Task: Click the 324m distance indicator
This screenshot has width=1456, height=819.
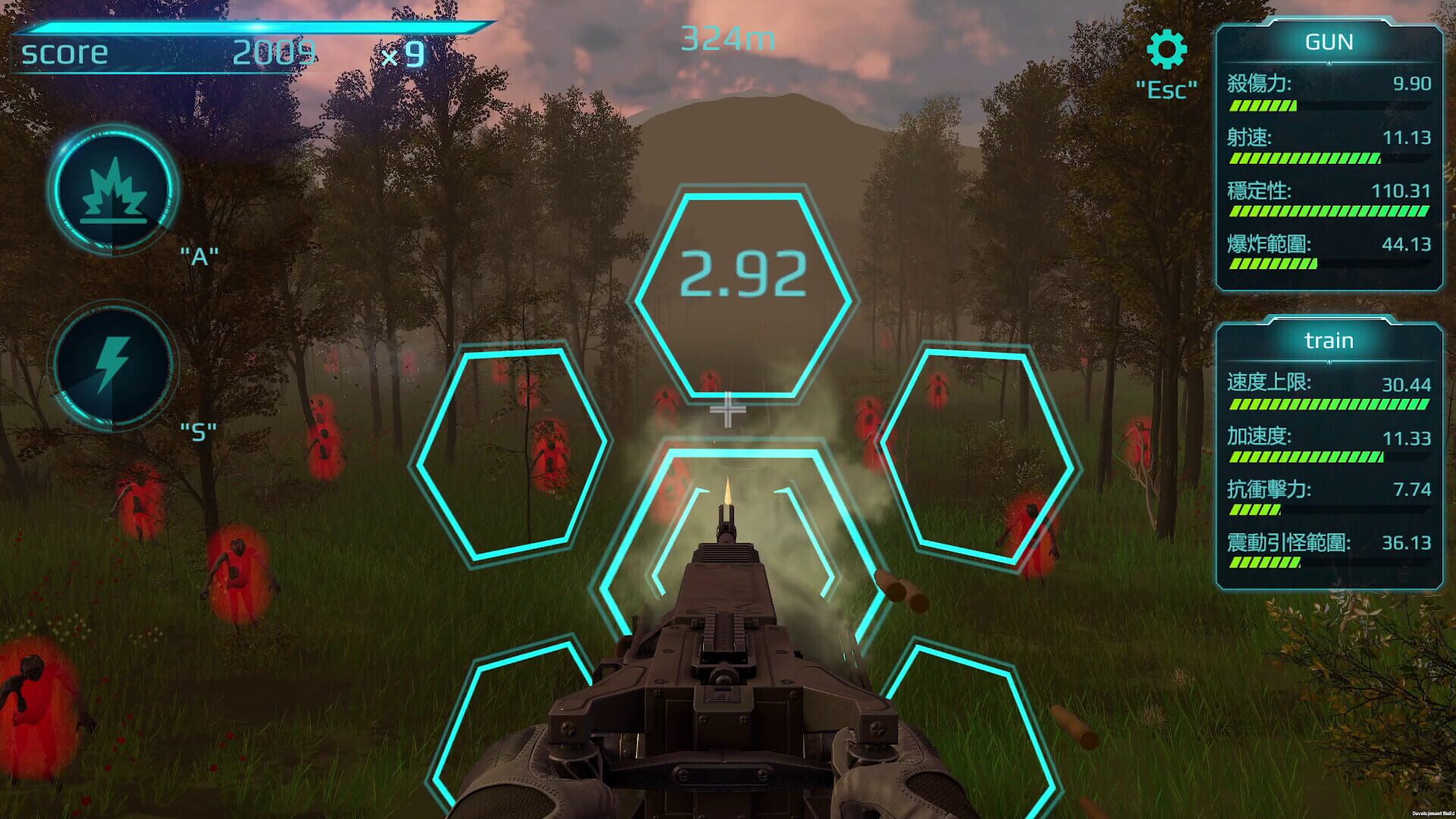Action: (x=726, y=39)
